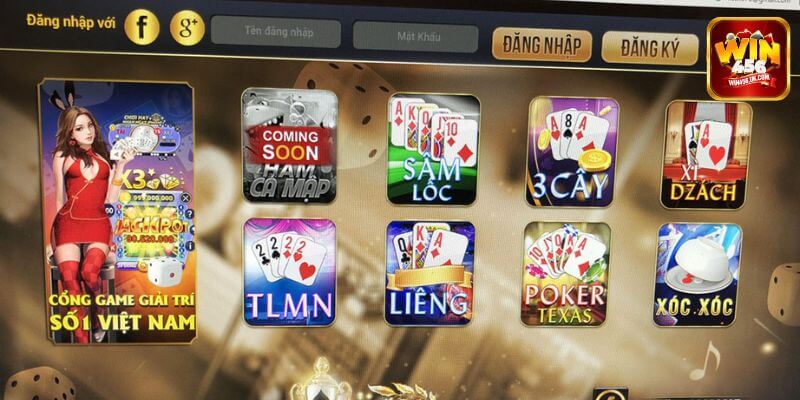
Task: Open the Đăng Ký registration button
Action: coord(649,45)
